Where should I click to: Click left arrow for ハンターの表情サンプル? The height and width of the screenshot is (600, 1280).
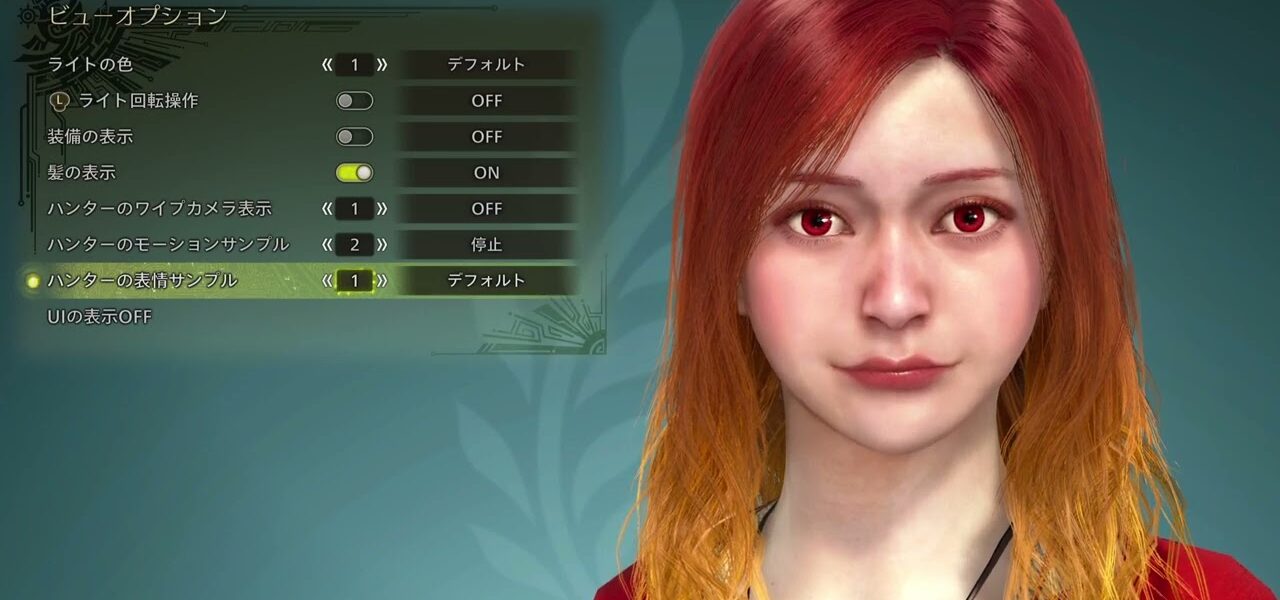tap(327, 281)
